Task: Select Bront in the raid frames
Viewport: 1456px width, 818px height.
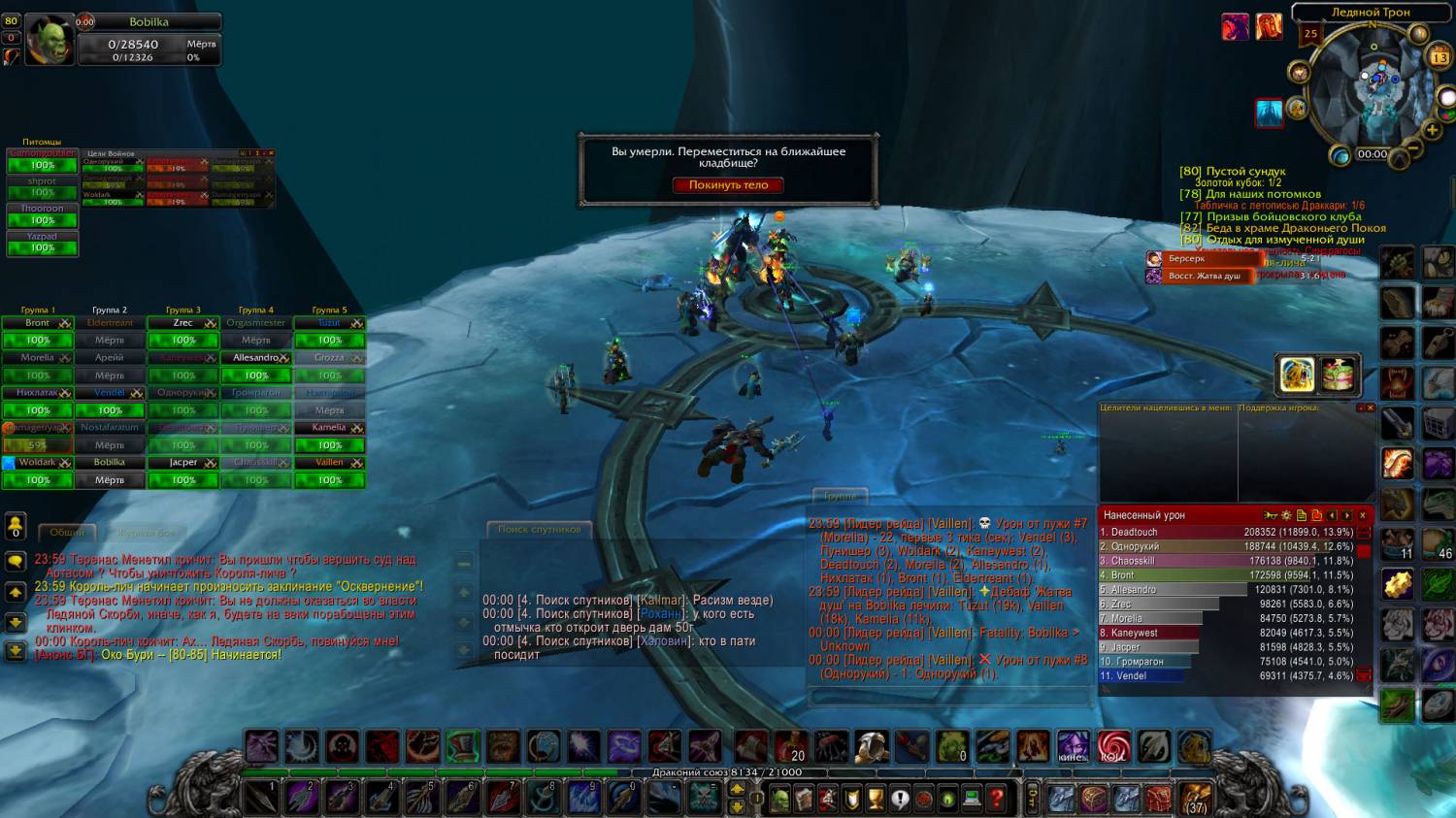Action: click(38, 323)
